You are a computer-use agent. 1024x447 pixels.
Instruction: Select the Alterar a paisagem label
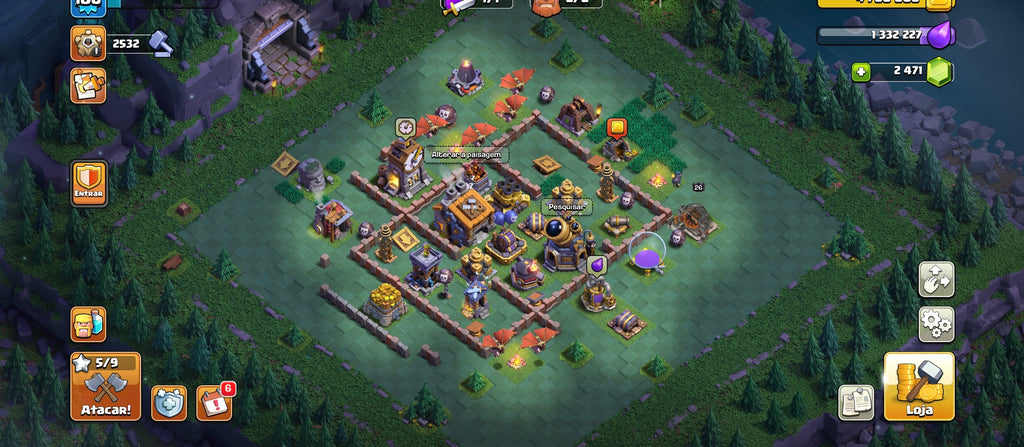click(x=468, y=154)
